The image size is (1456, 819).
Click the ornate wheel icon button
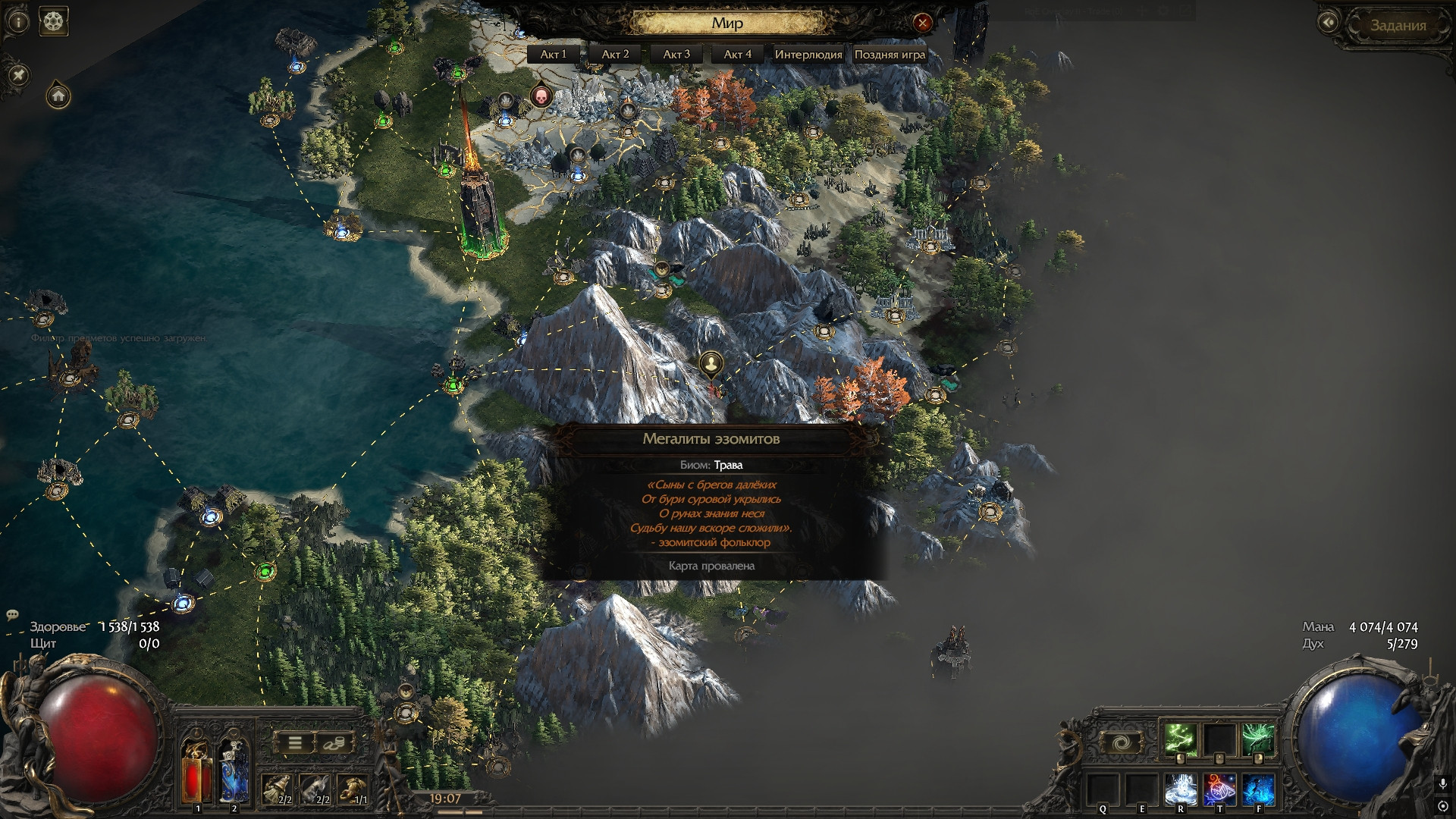(53, 21)
